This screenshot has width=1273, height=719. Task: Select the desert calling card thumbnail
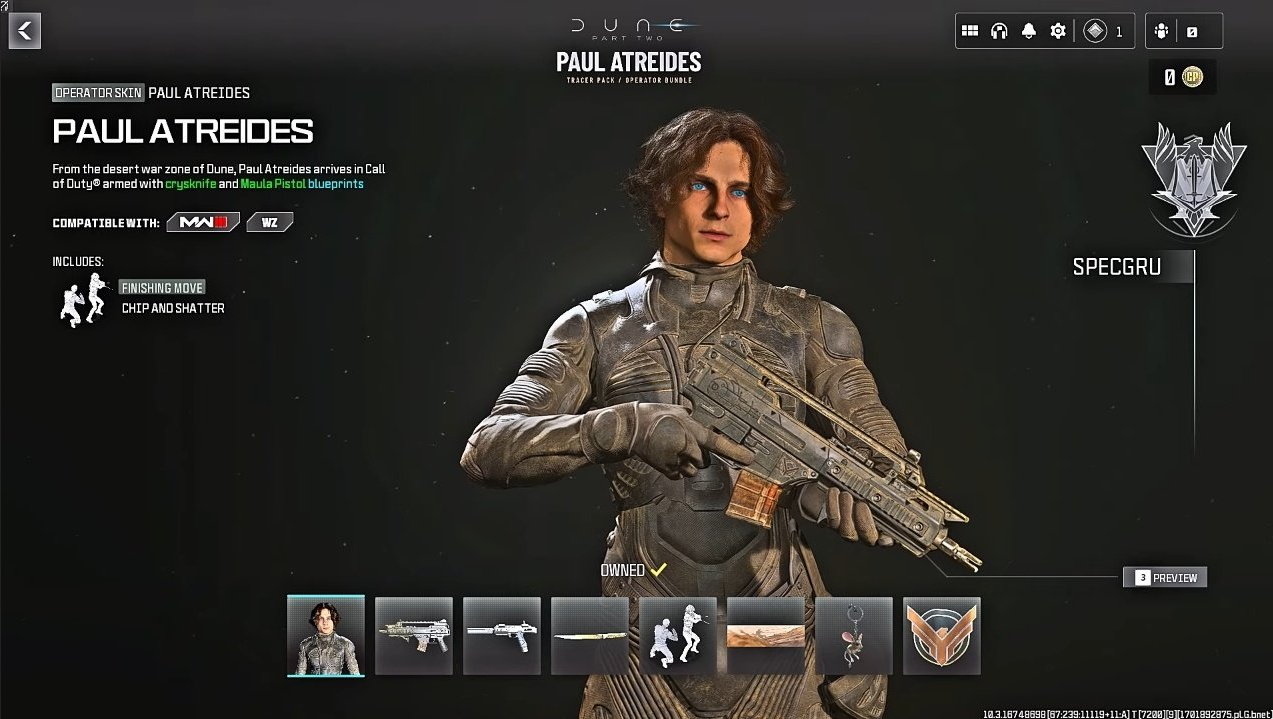tap(766, 636)
